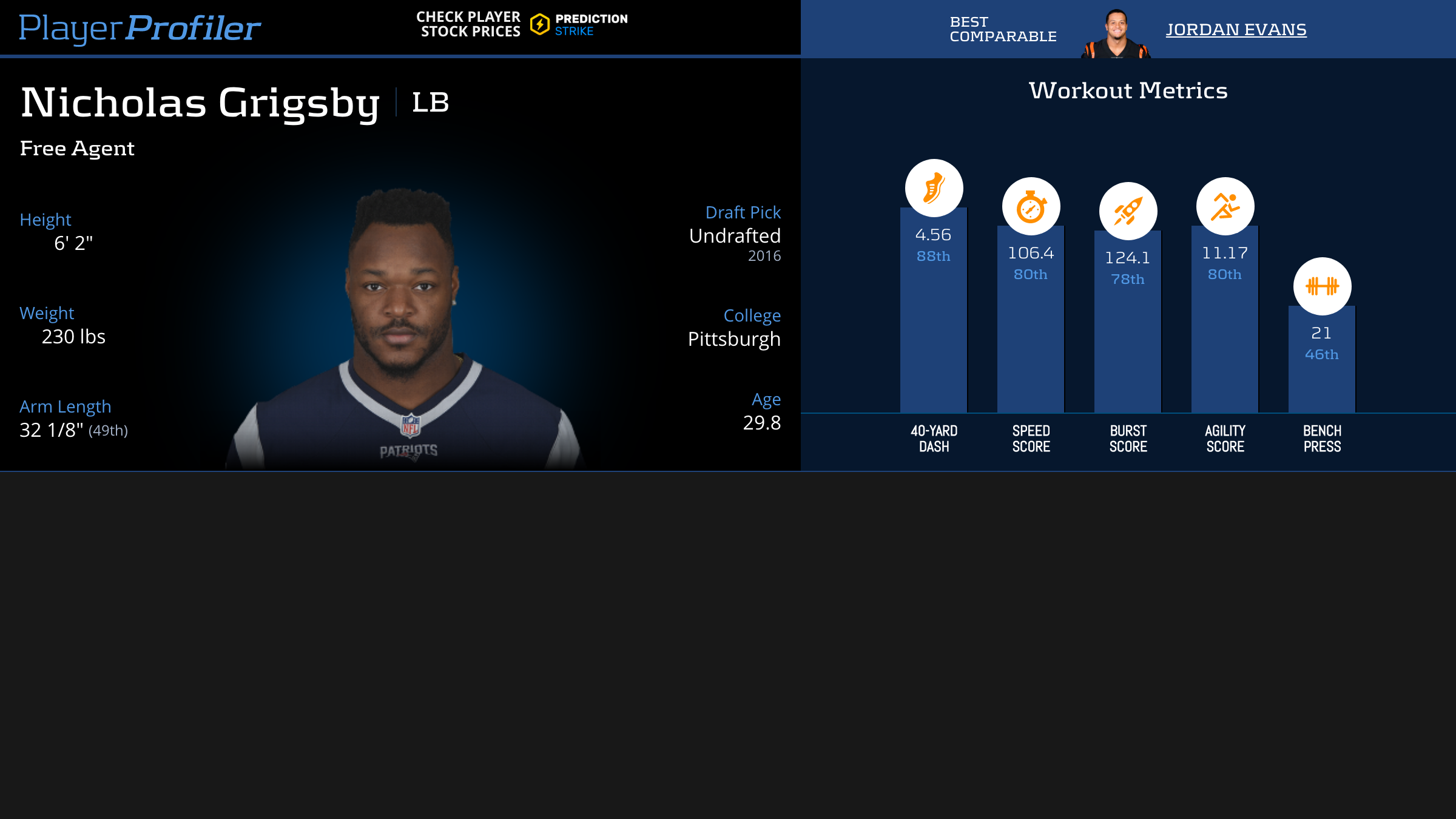
Task: Open the Prediction Strike stock prices banner
Action: click(x=522, y=24)
